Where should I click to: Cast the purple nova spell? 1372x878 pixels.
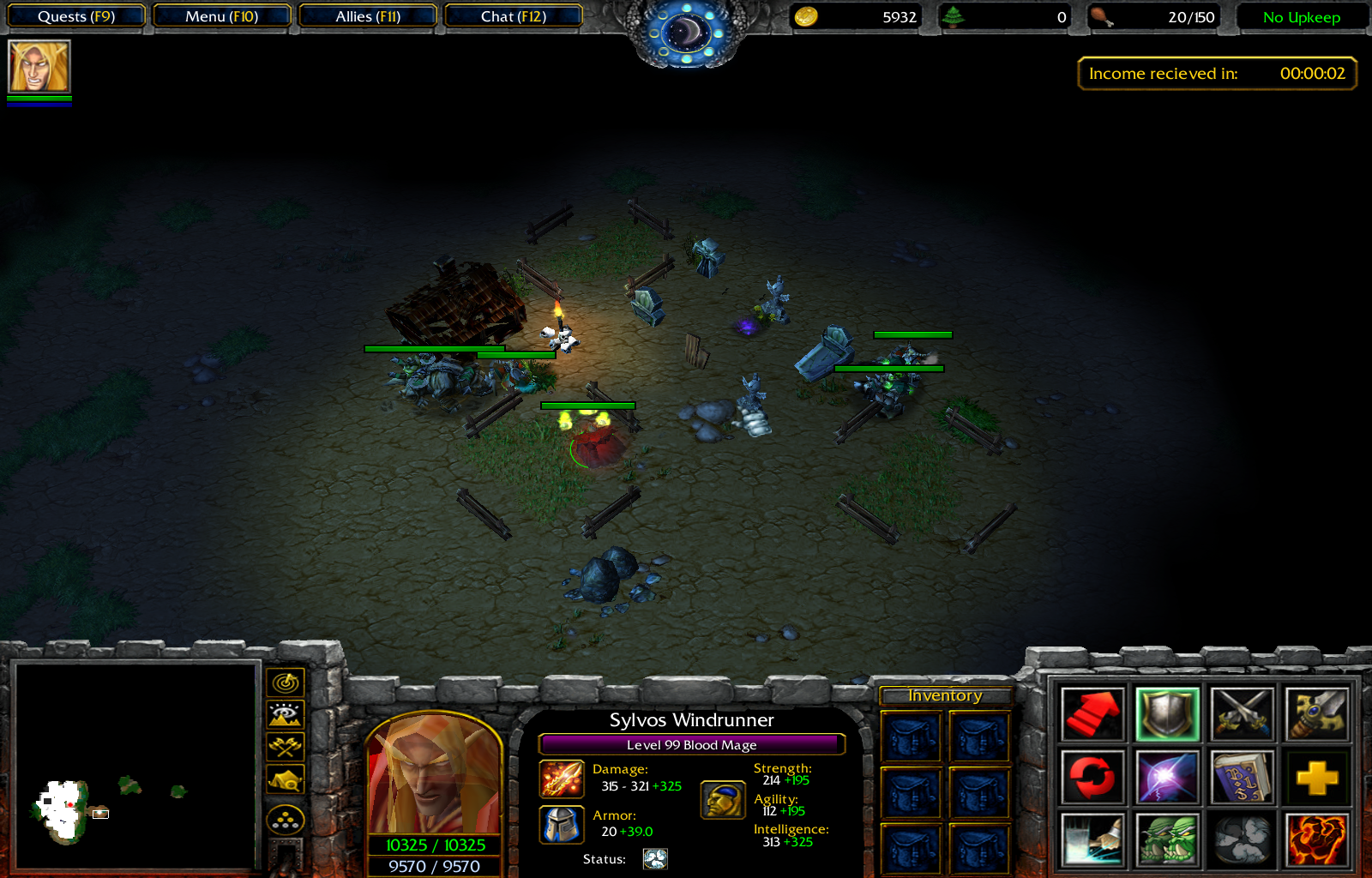[1166, 777]
